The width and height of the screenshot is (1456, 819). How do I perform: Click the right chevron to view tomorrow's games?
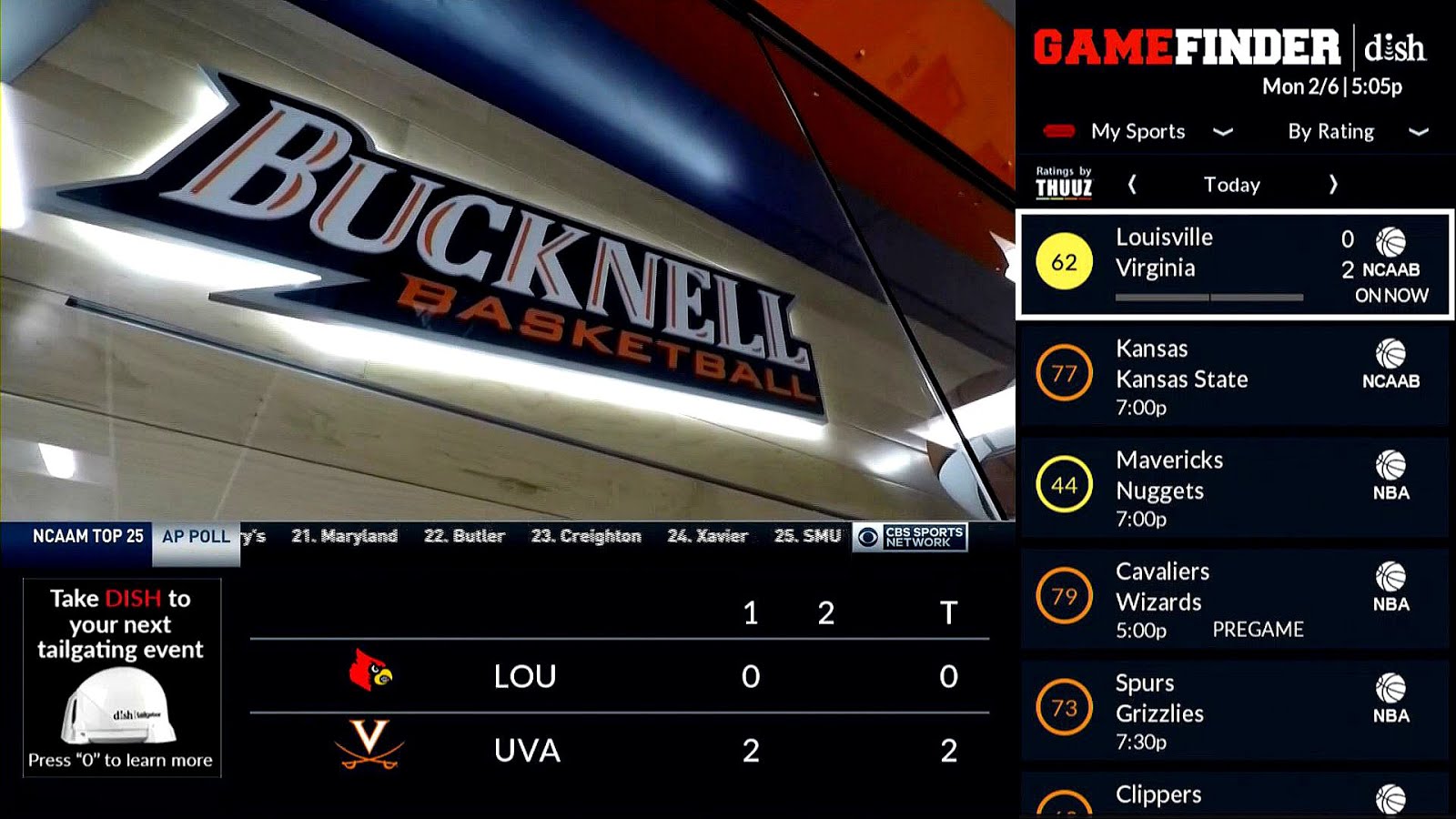click(1333, 184)
